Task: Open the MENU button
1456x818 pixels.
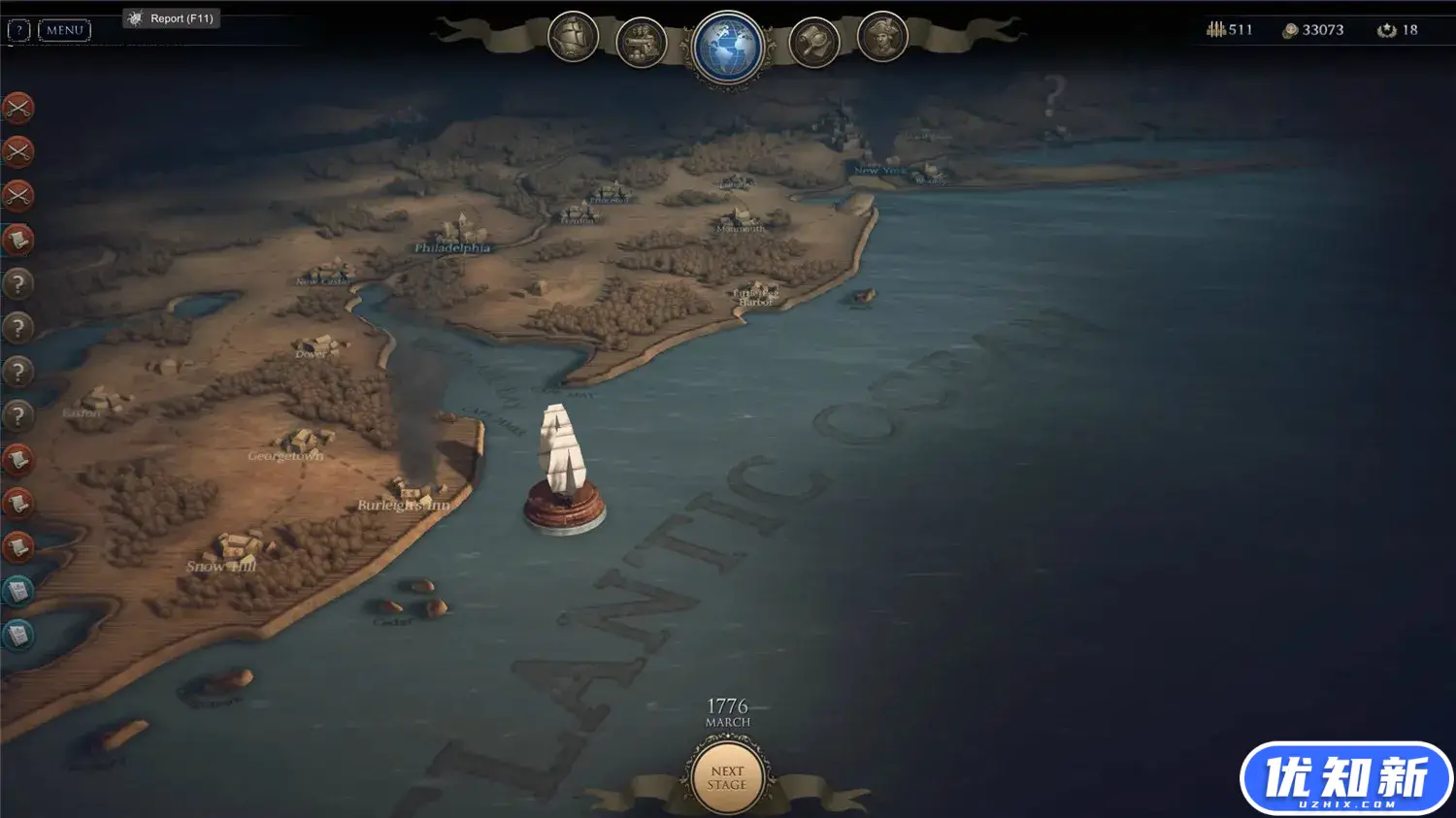Action: pyautogui.click(x=64, y=30)
